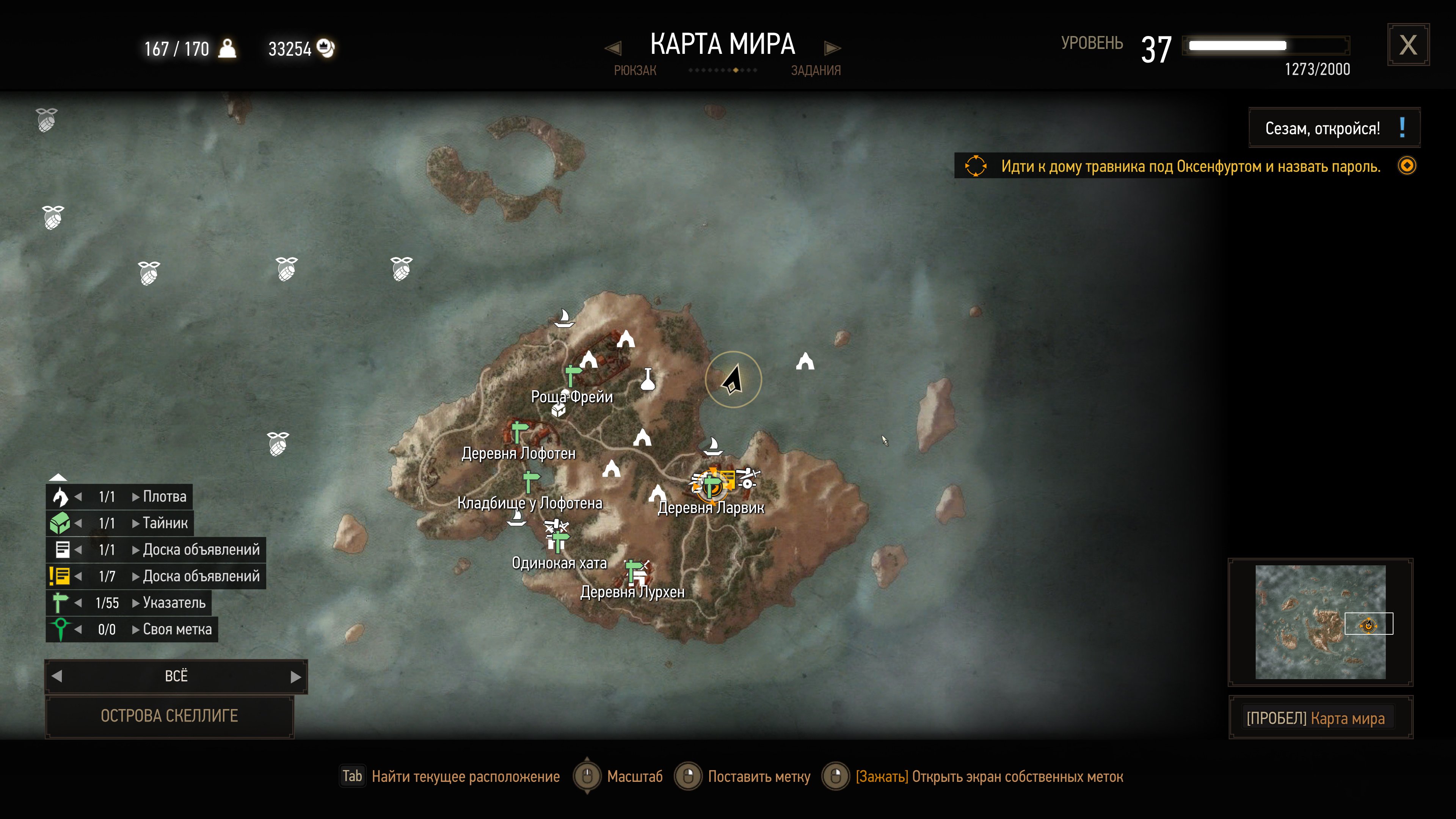
Task: Click the Острова Скеллиге region button
Action: [x=169, y=716]
